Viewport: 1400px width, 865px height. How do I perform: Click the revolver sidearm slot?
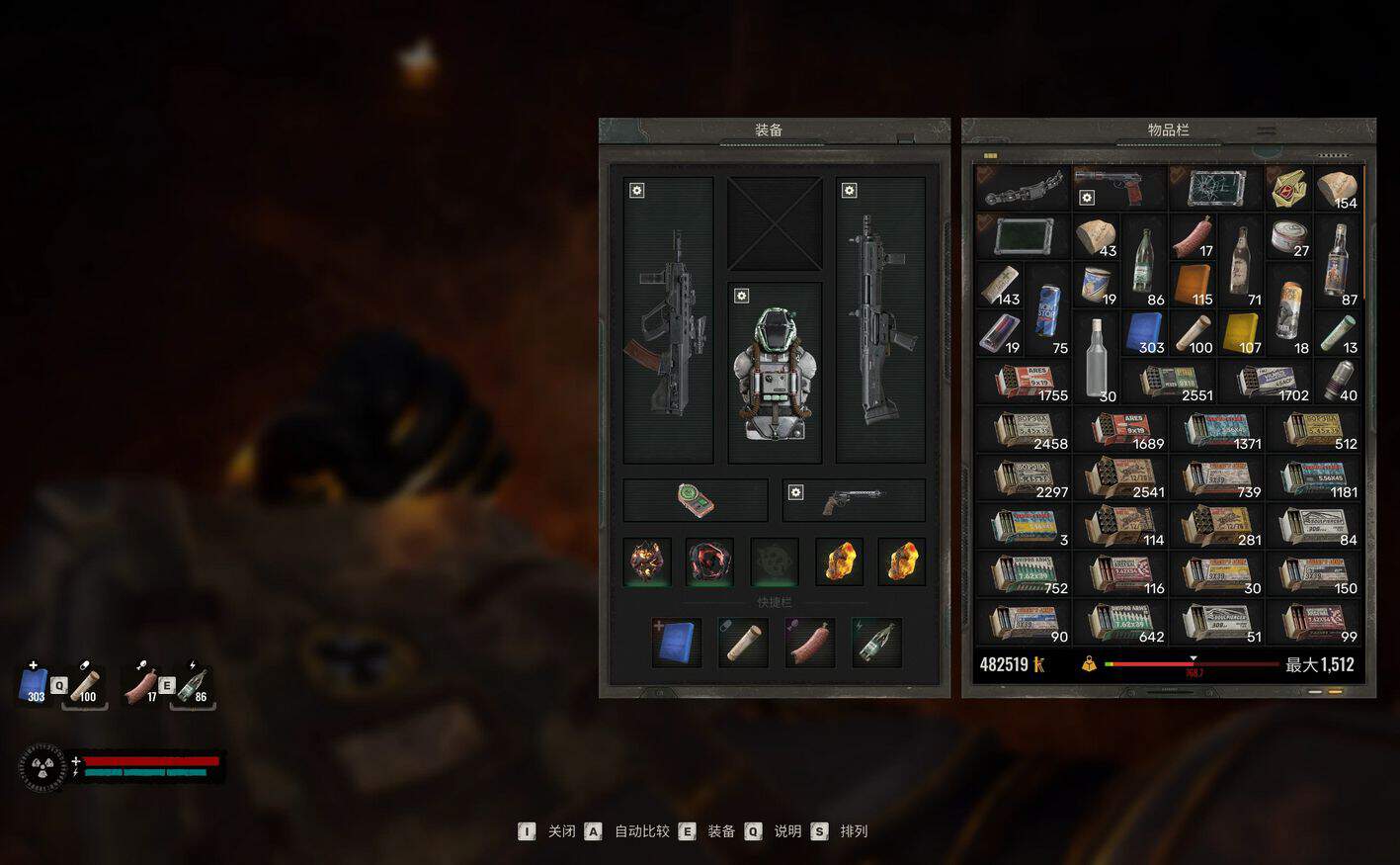[x=853, y=500]
